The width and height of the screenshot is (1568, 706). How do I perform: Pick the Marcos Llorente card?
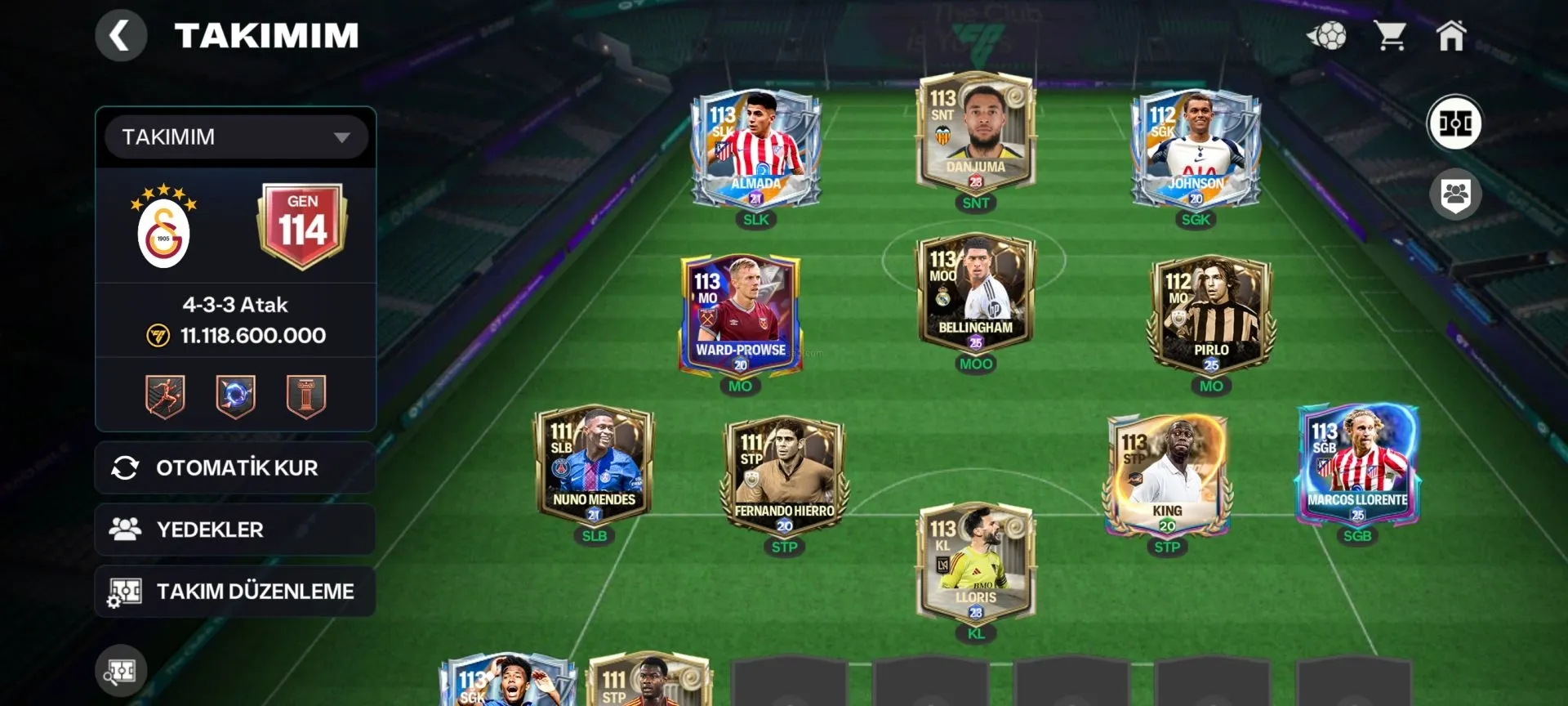pos(1357,464)
